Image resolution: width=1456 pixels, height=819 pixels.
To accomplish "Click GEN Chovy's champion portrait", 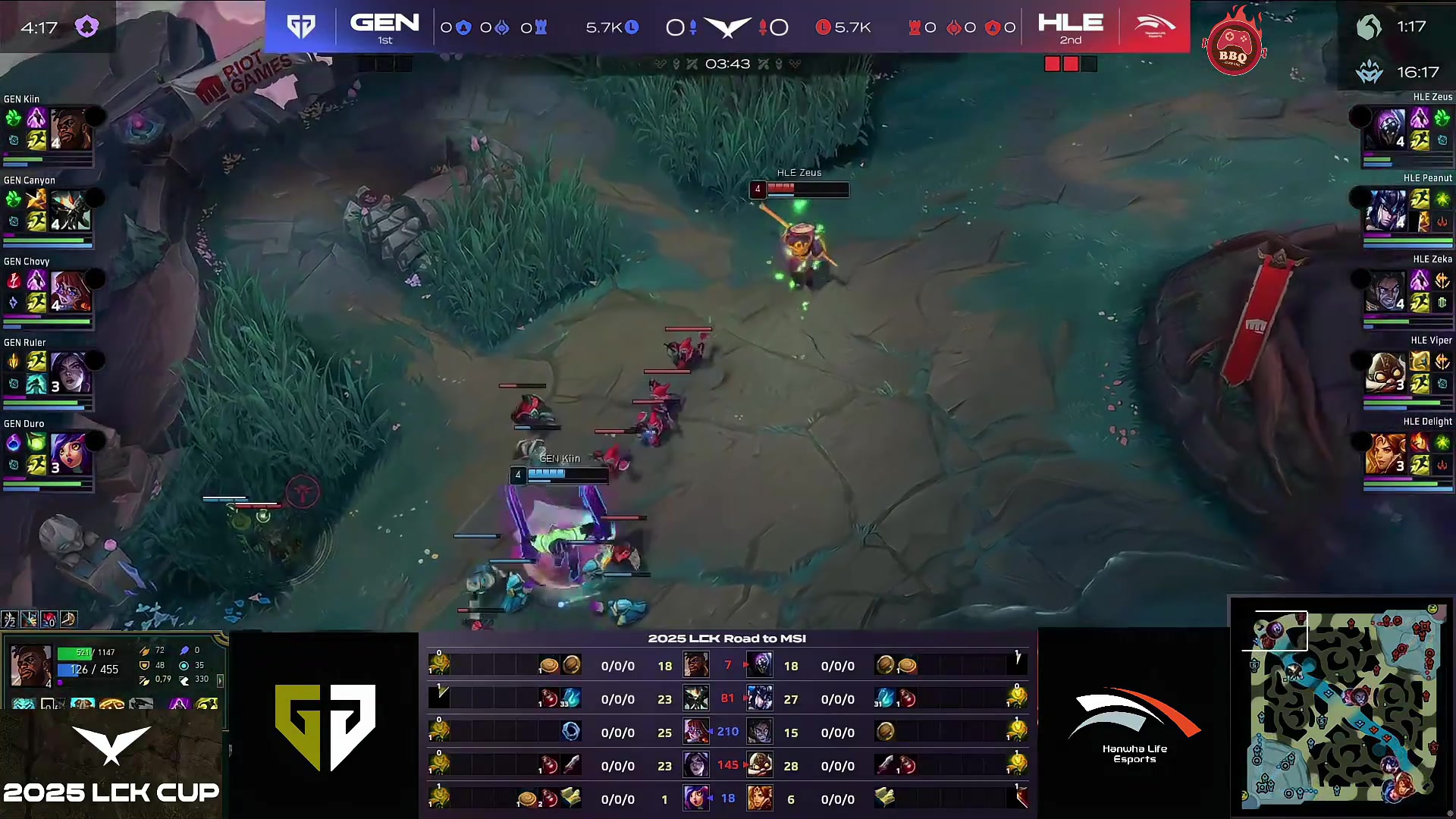I will coord(71,291).
